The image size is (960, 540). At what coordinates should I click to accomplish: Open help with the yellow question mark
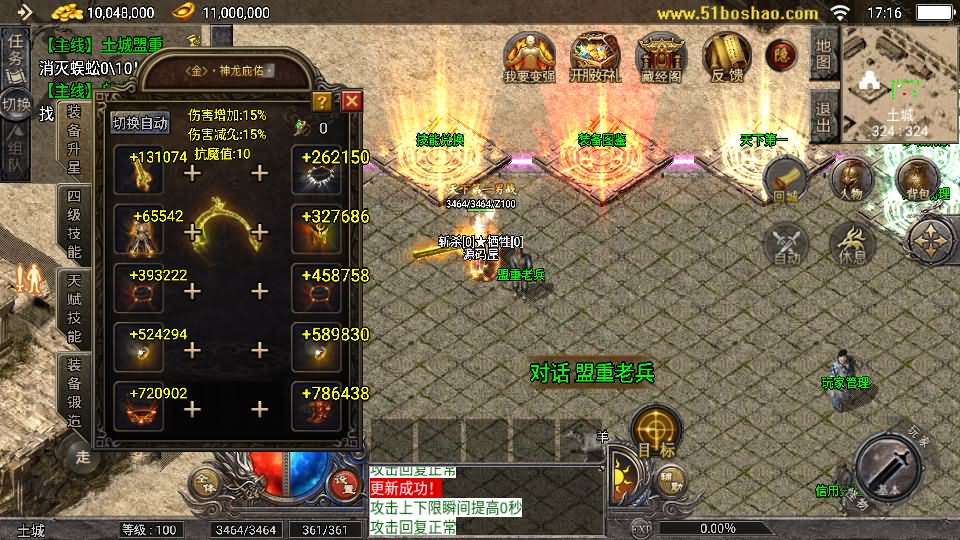(x=321, y=101)
